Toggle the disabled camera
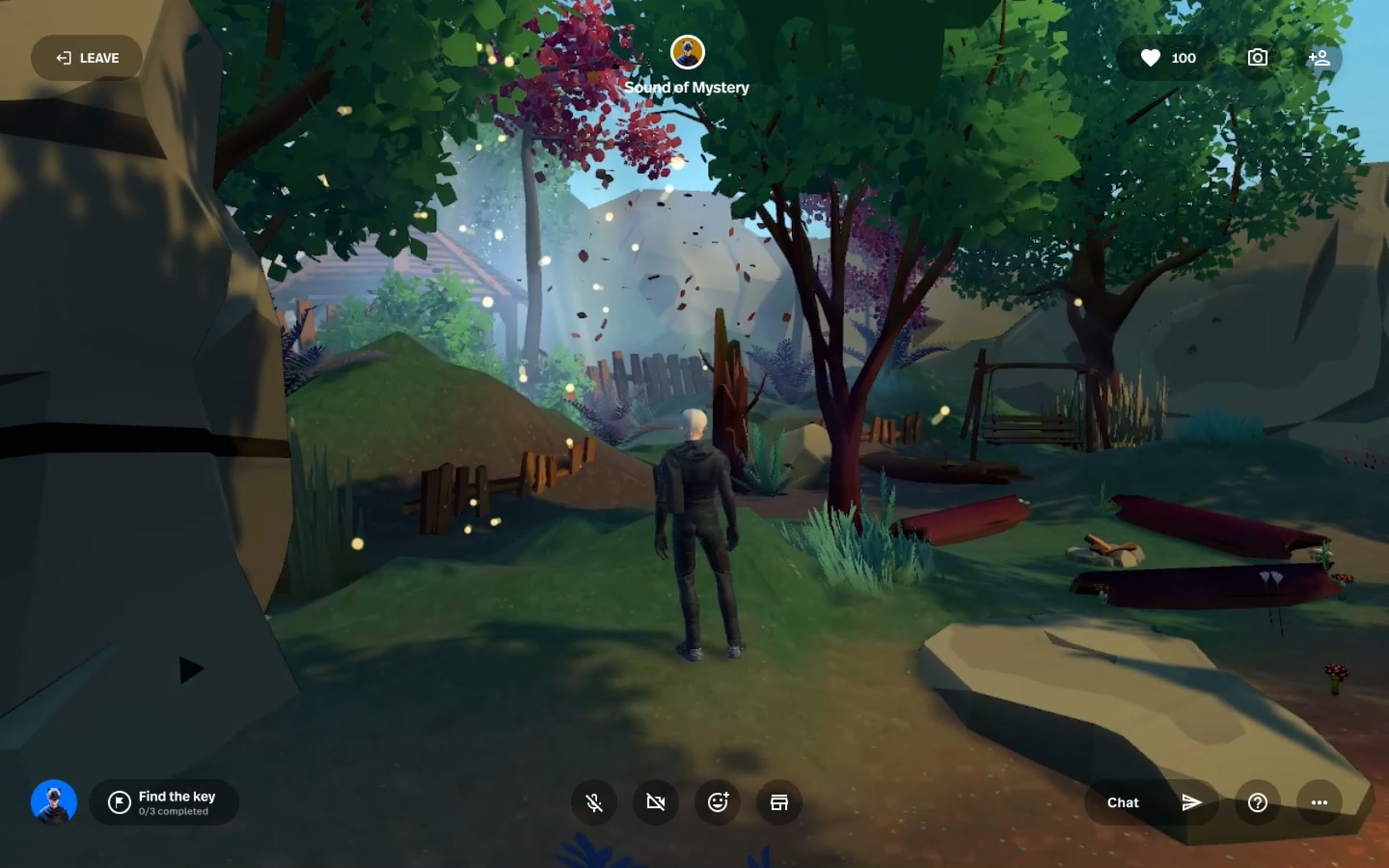1389x868 pixels. coord(656,803)
